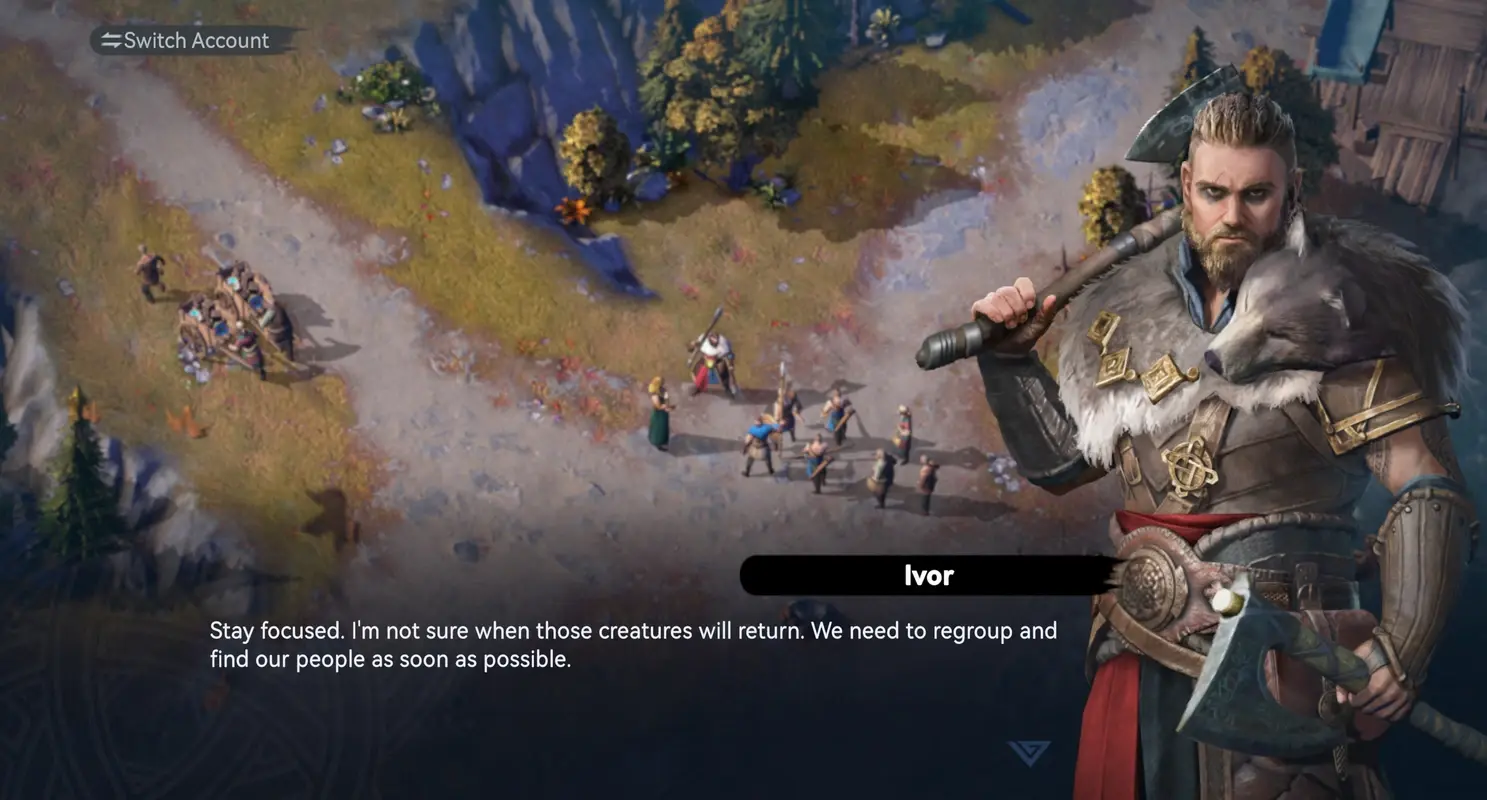The image size is (1487, 800).
Task: Click the swap-arrows icon beside Switch Account
Action: click(109, 40)
